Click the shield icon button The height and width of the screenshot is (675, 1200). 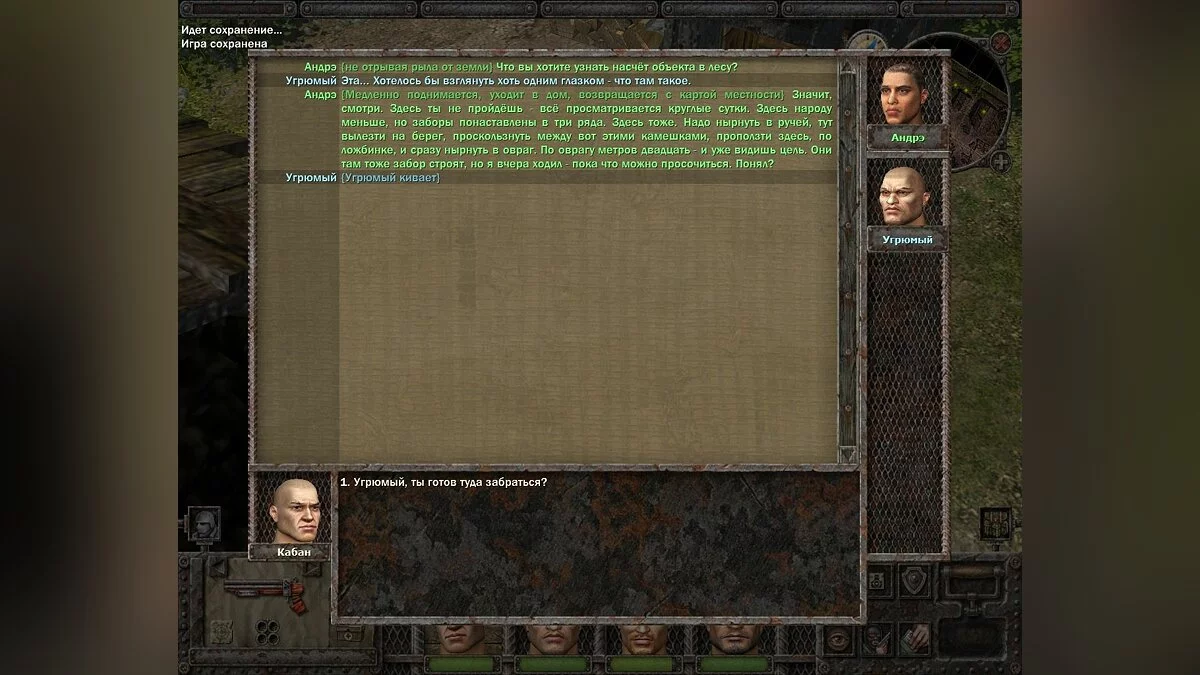(914, 581)
